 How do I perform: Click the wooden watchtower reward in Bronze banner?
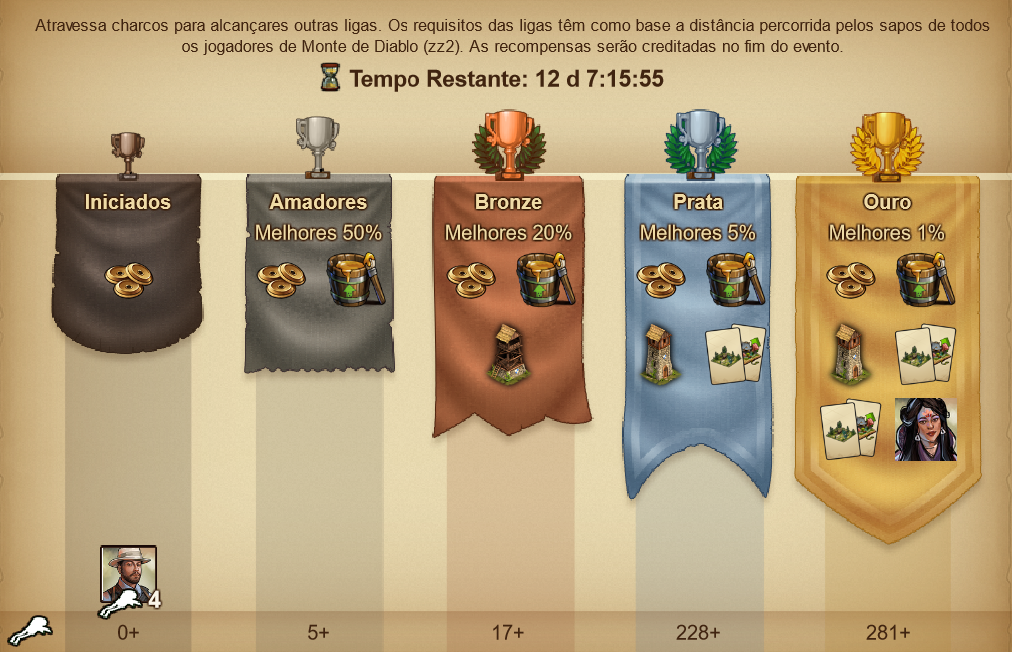508,353
